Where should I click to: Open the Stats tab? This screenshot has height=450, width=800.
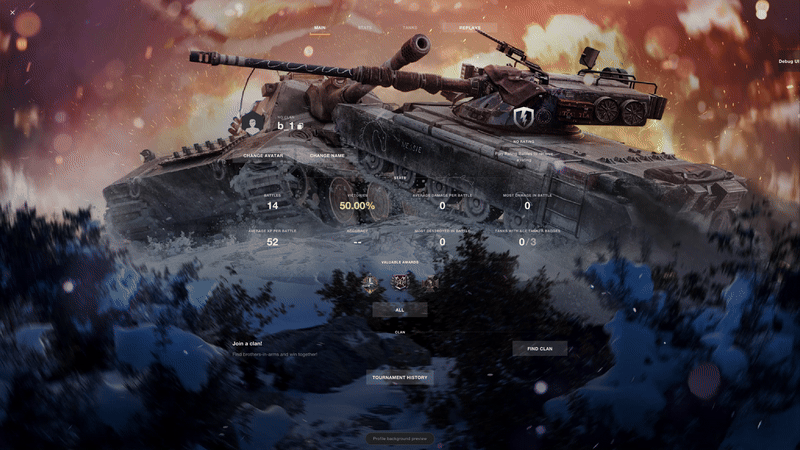(365, 28)
